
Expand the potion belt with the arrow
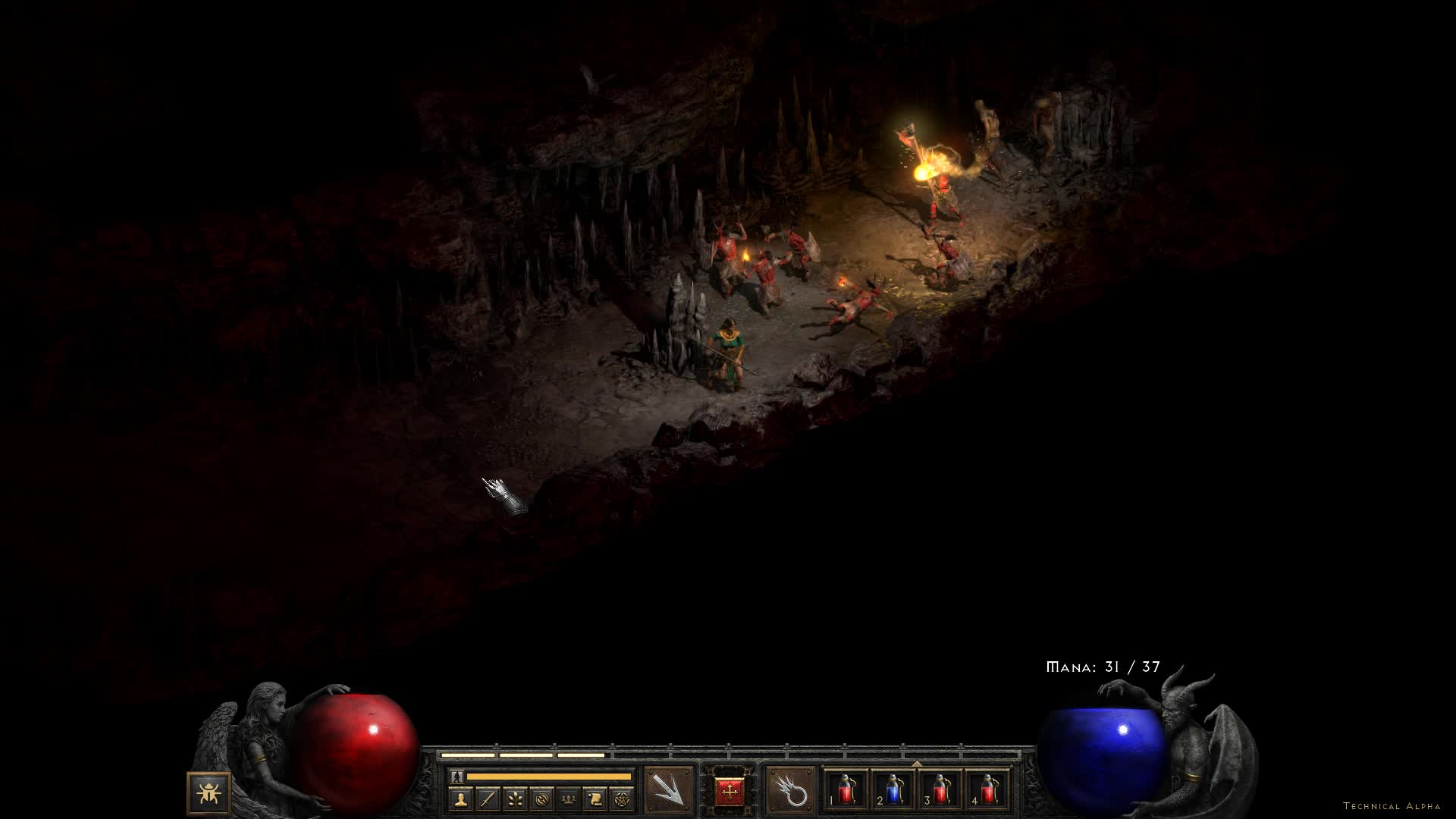pos(917,763)
